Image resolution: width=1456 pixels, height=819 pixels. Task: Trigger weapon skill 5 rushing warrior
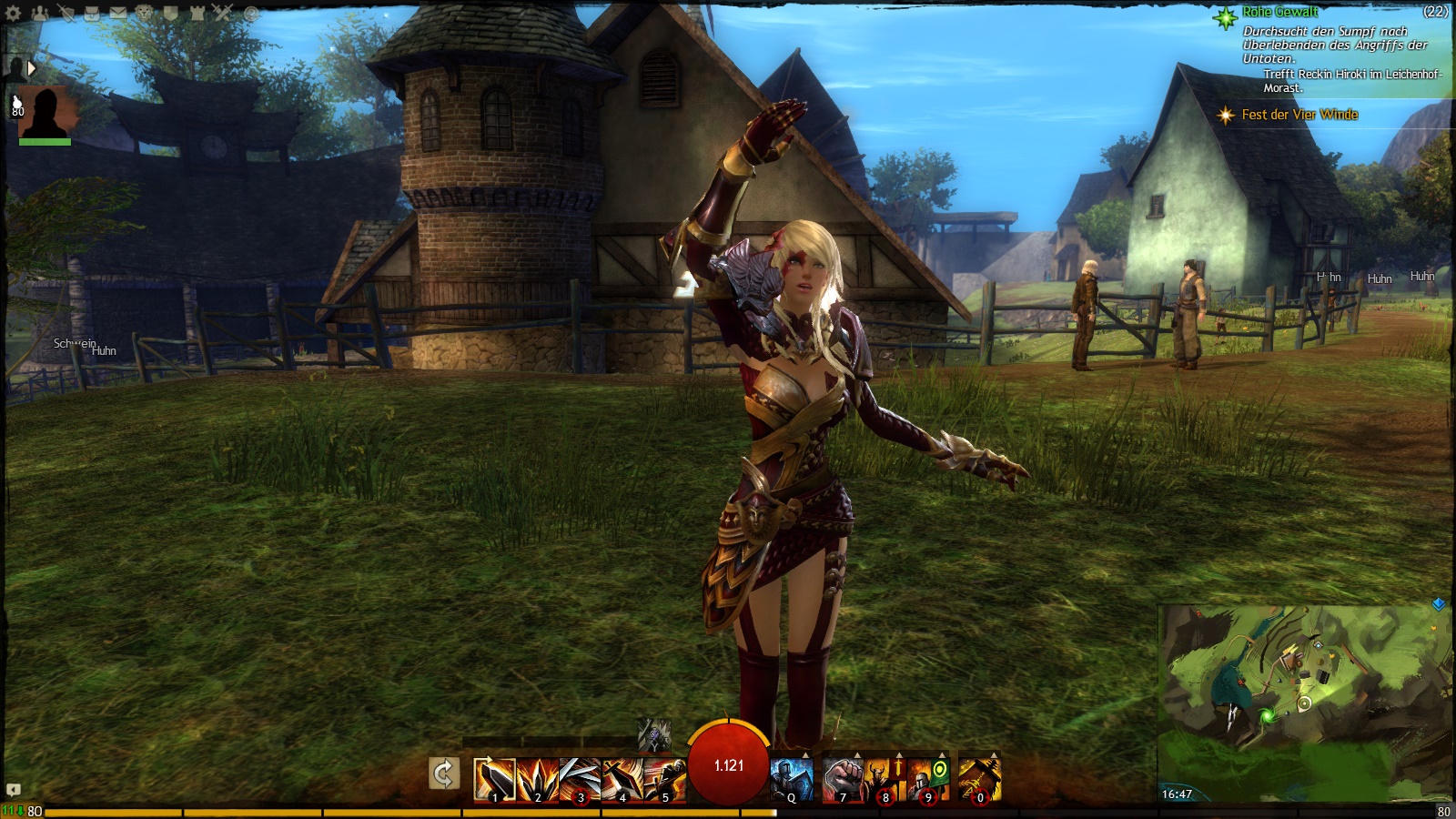tap(665, 779)
